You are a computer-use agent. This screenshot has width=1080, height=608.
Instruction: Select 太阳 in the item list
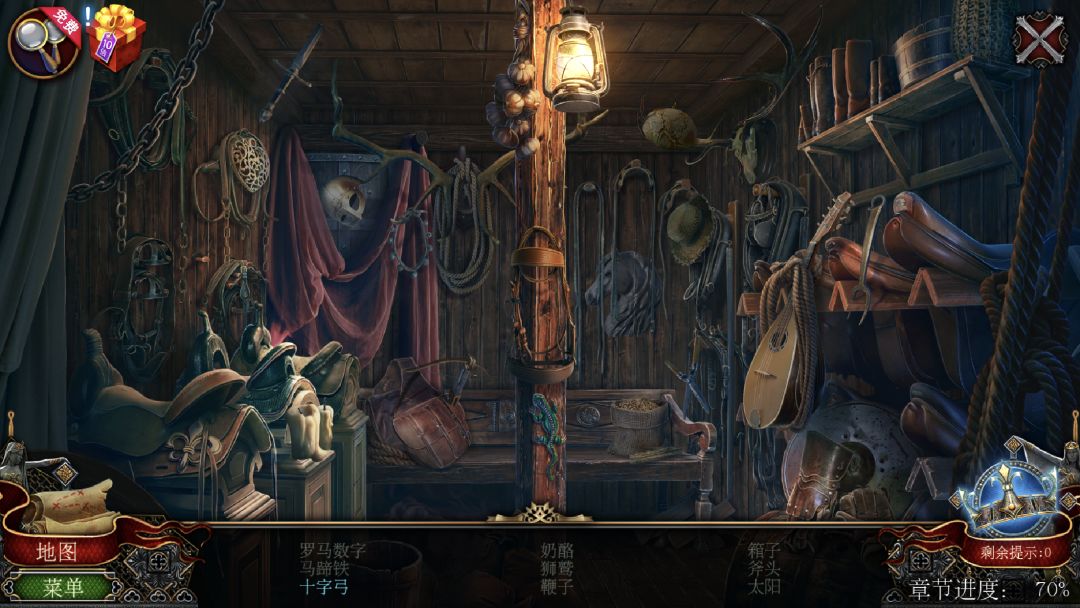click(765, 587)
